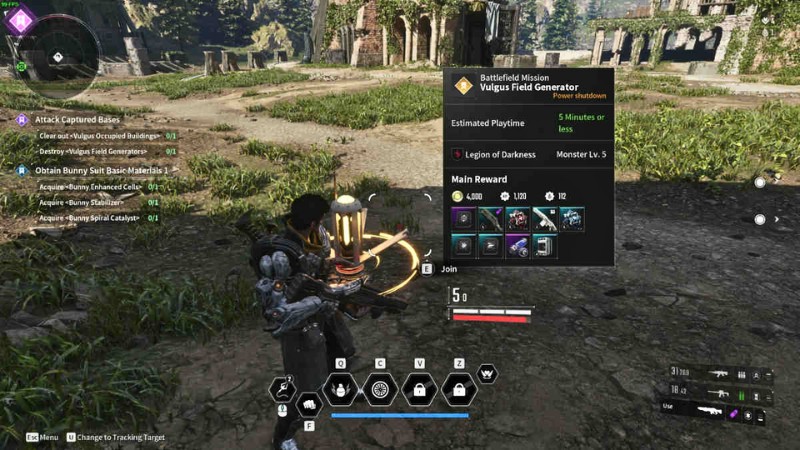Screen dimensions: 800x450
Task: View the purple canister reward item
Action: pos(518,246)
